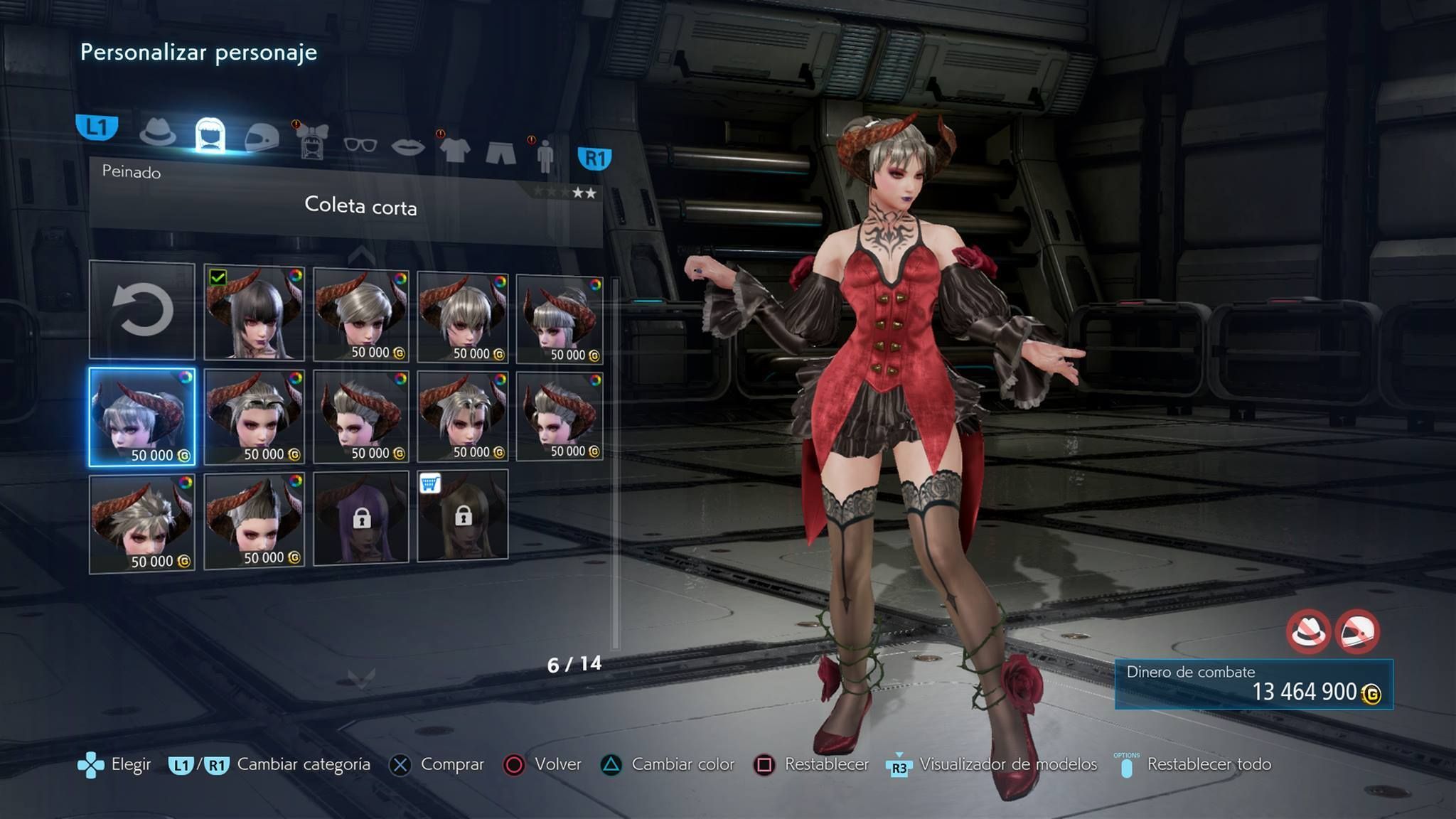Select the highlighted Coleta corta hairstyle tile

click(x=142, y=417)
